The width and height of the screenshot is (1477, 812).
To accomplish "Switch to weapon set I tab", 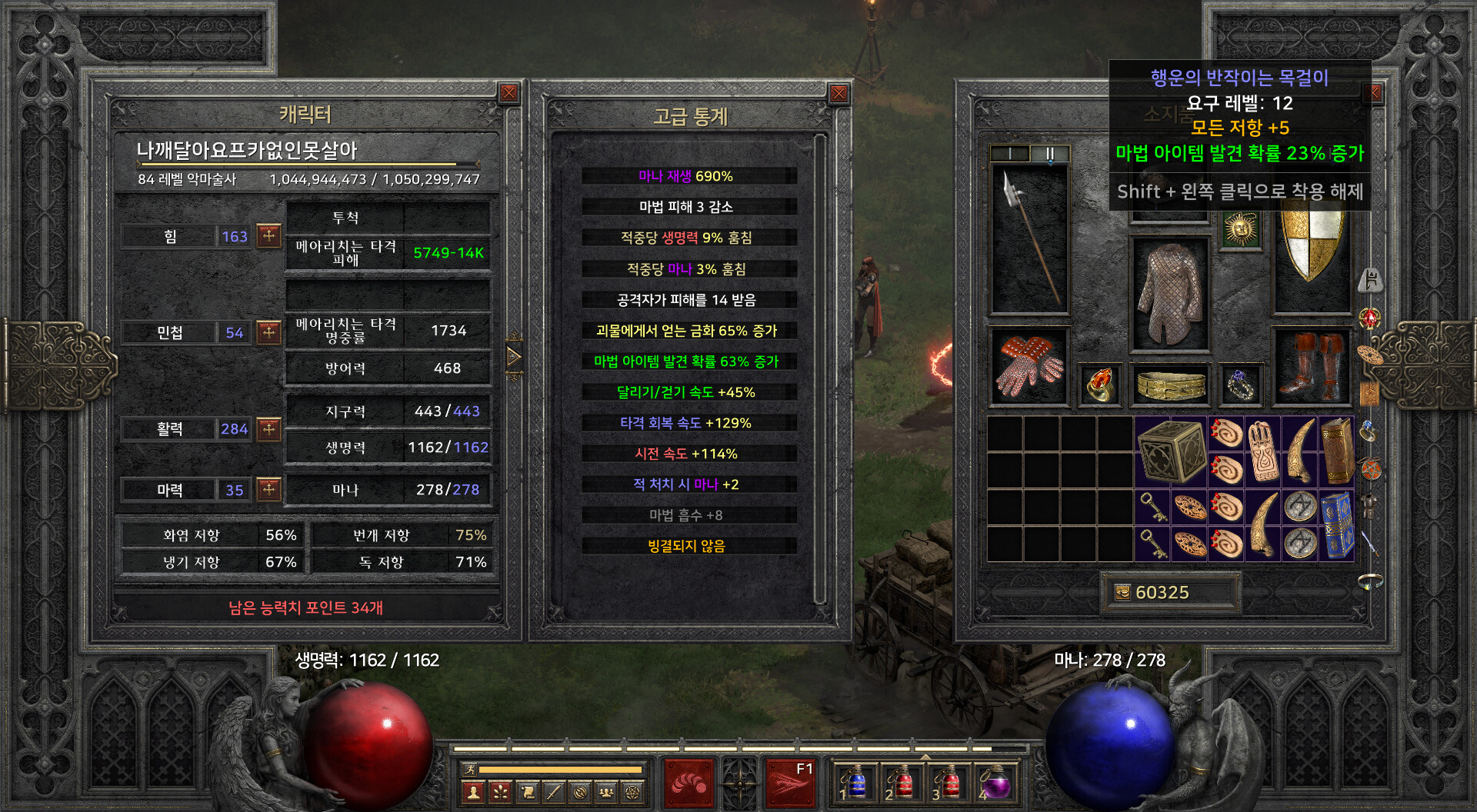I will tap(1009, 154).
